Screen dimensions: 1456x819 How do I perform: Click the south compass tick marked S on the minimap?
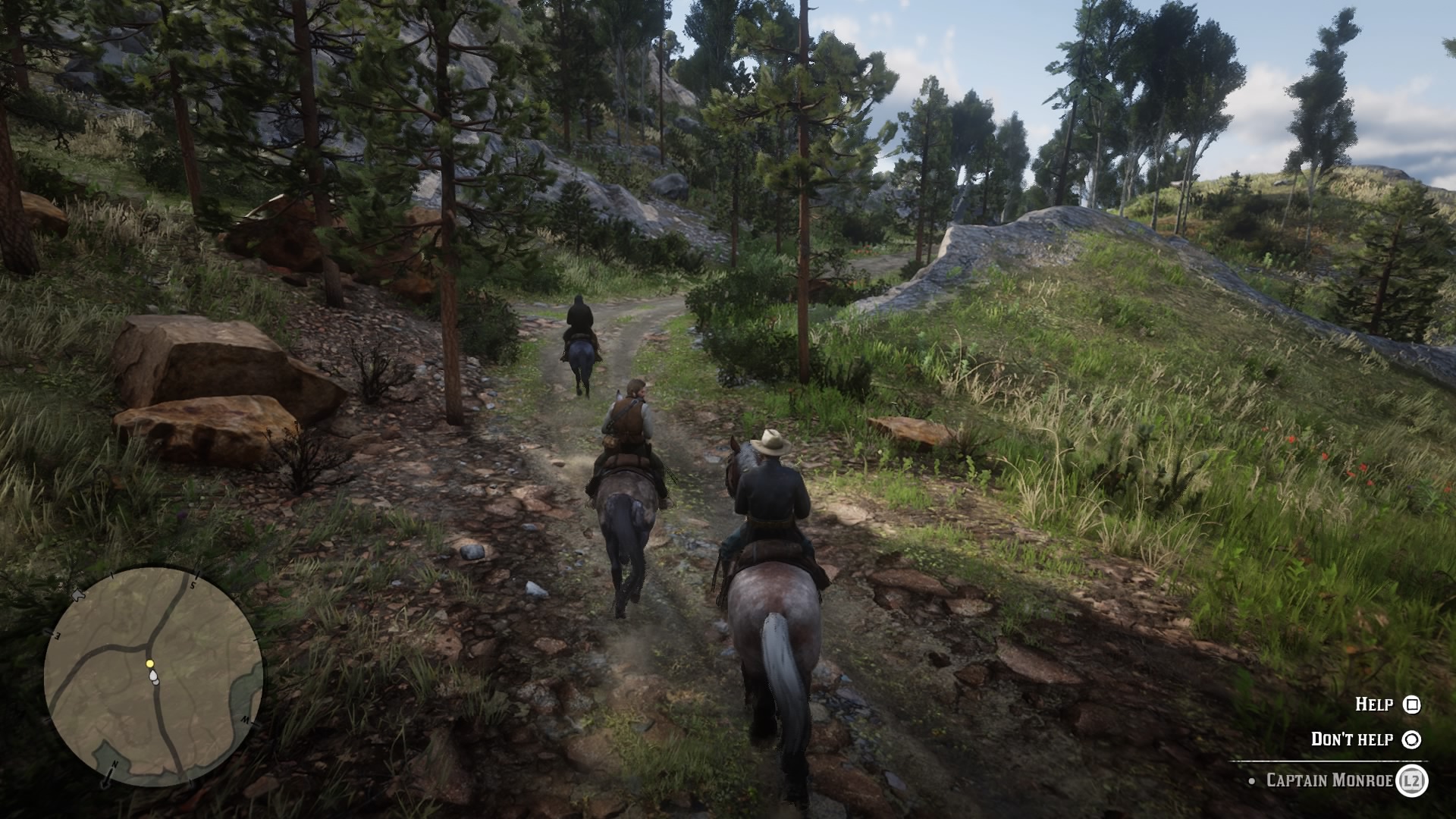(x=193, y=584)
